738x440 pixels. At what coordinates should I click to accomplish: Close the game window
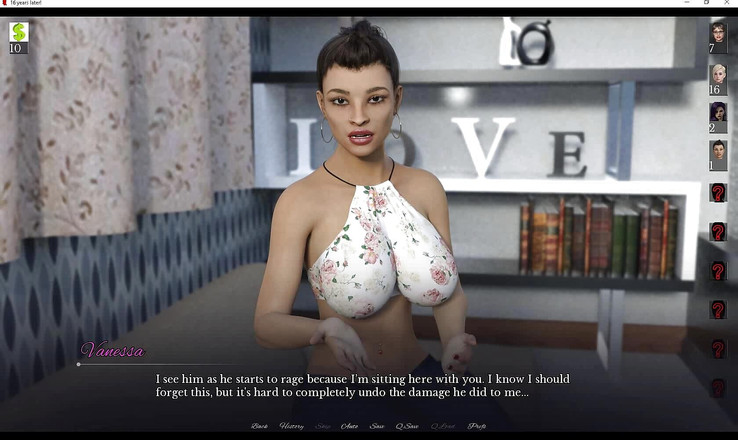[x=727, y=3]
